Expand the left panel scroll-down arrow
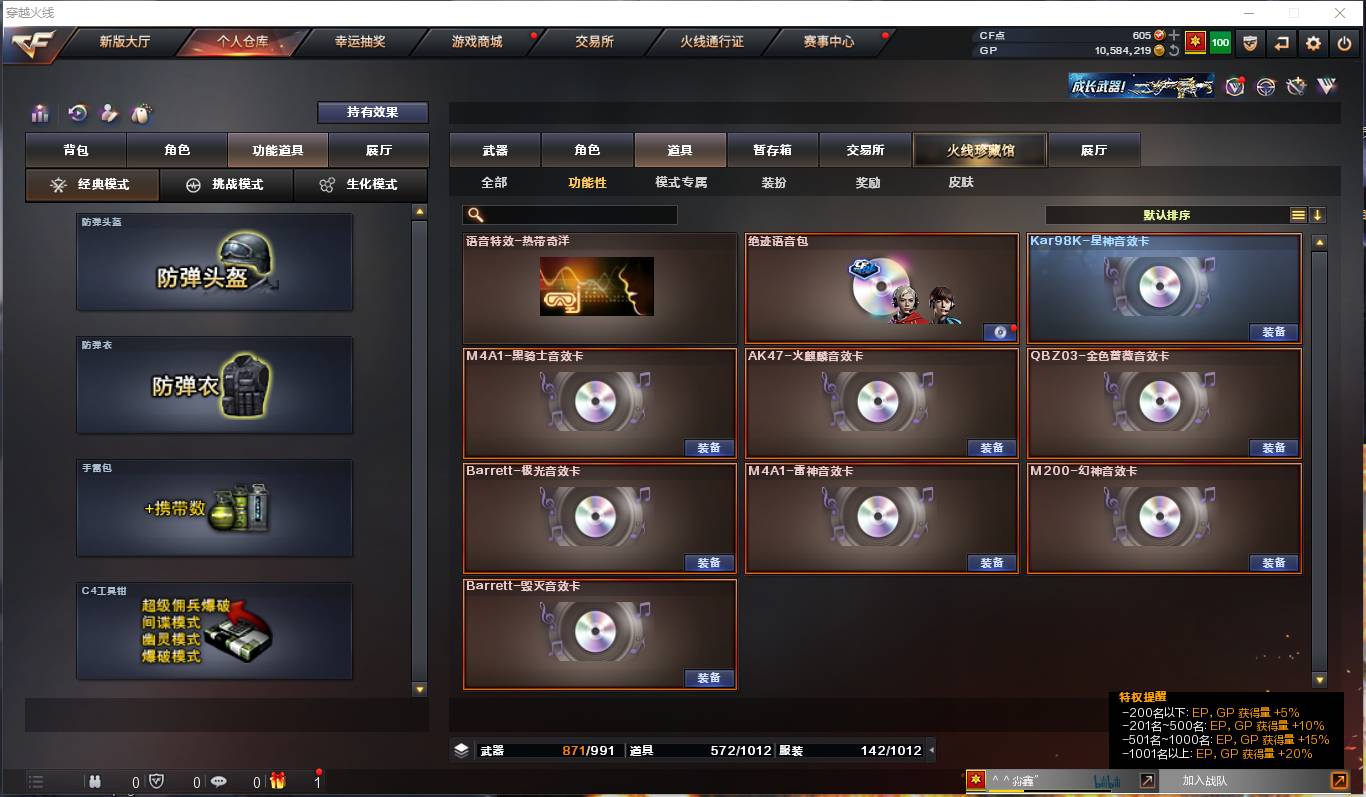1366x797 pixels. (x=420, y=689)
